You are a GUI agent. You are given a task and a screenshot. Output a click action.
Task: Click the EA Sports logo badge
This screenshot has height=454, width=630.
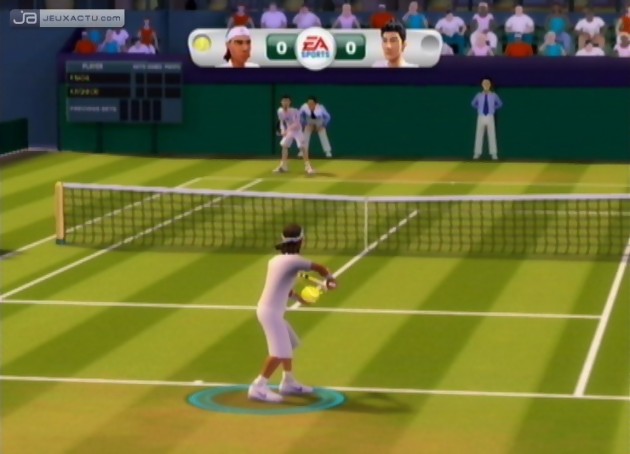[x=315, y=47]
